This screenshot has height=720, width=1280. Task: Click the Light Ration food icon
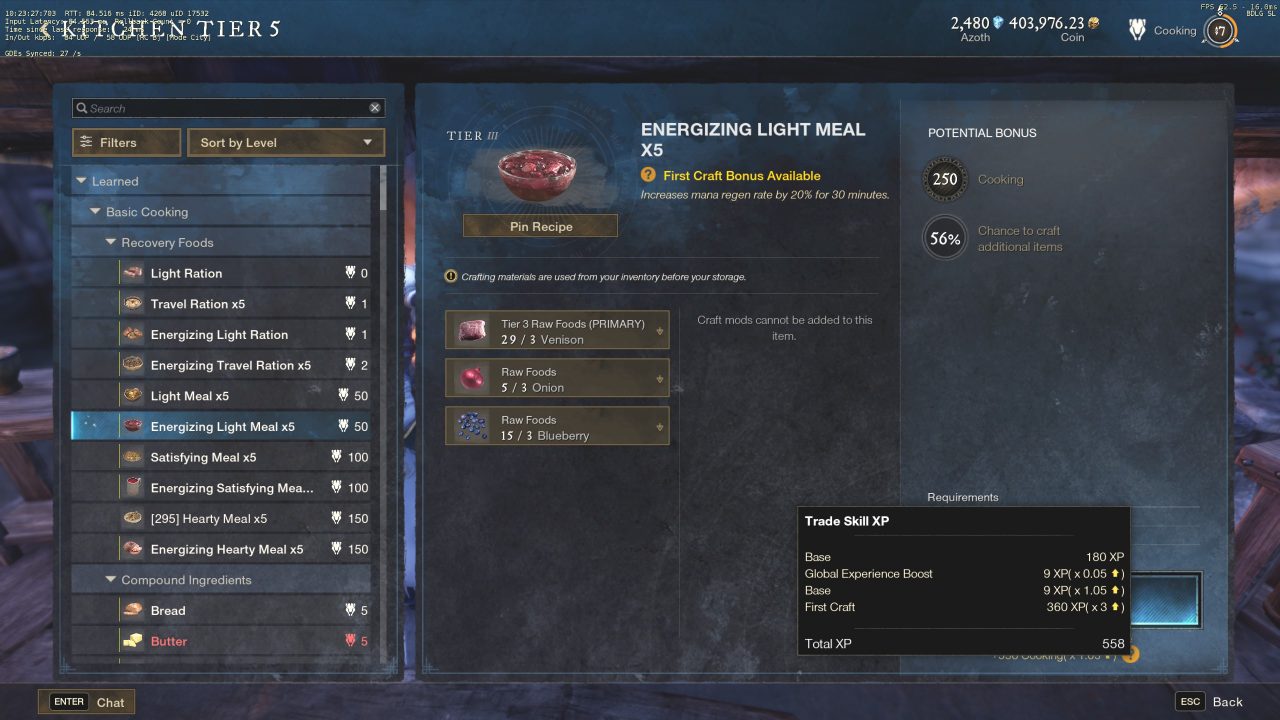[131, 272]
